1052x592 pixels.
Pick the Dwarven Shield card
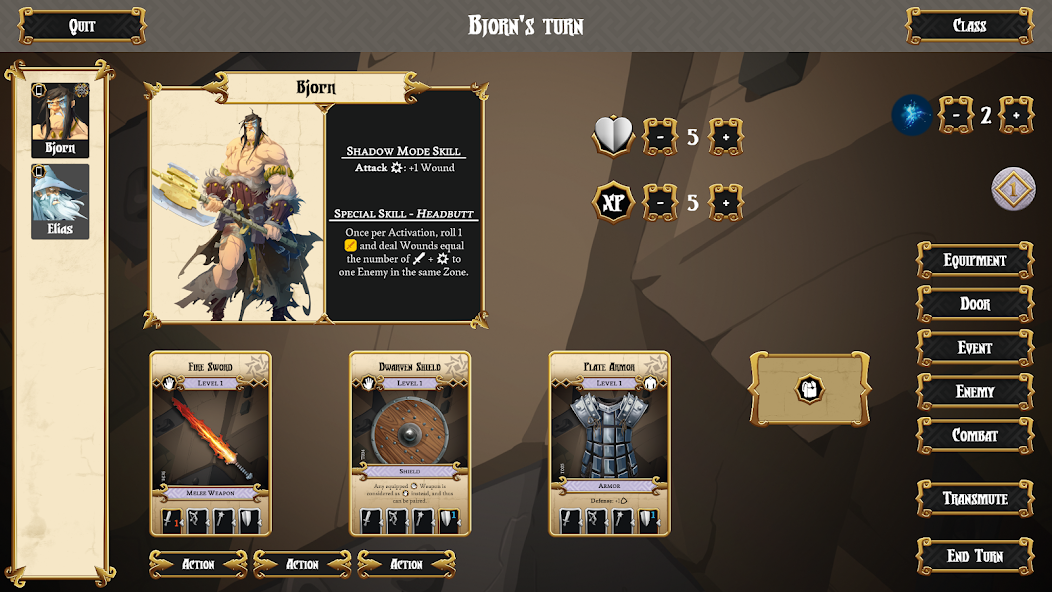(x=410, y=442)
